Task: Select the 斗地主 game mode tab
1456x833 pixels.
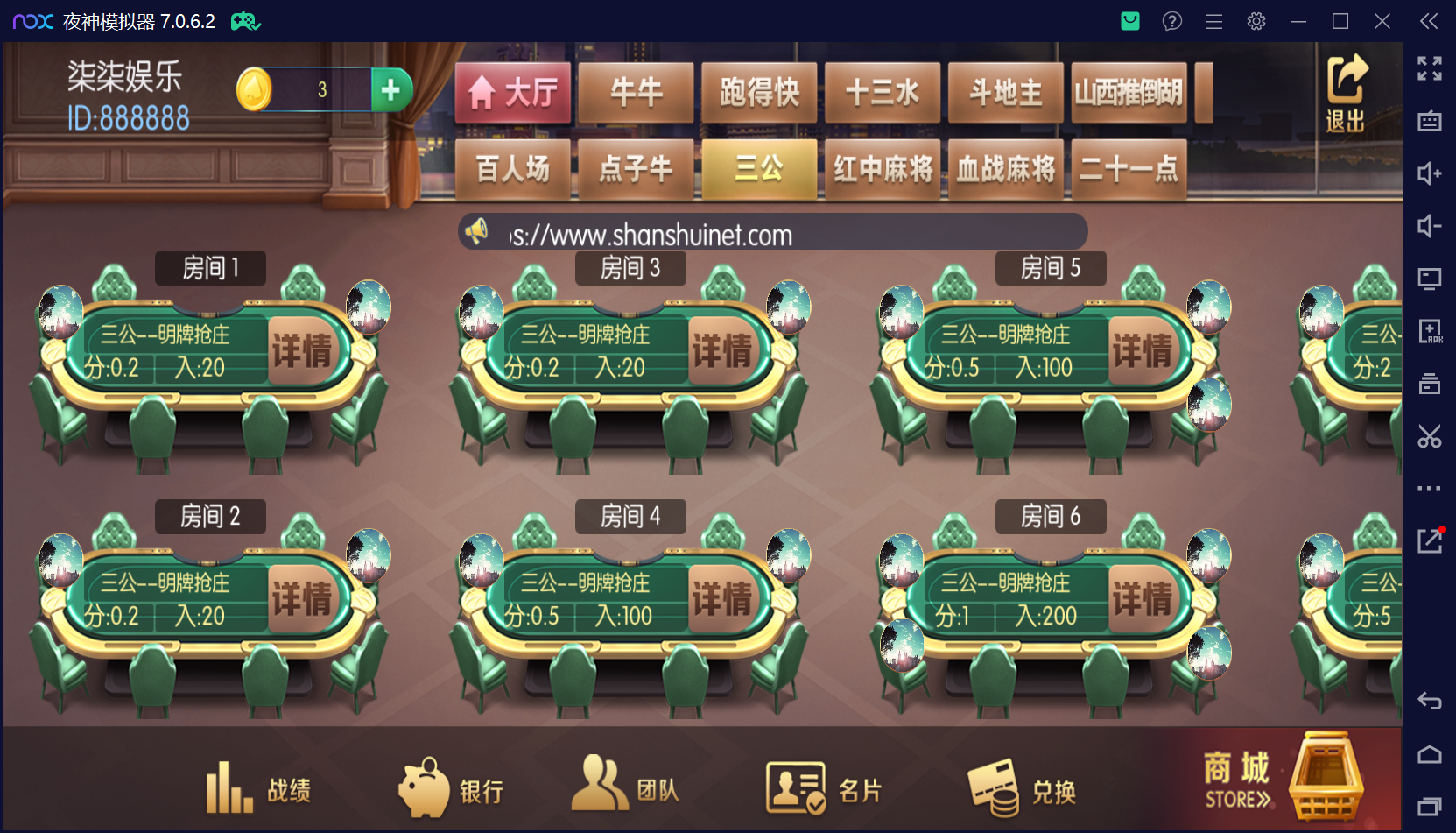Action: point(1005,92)
